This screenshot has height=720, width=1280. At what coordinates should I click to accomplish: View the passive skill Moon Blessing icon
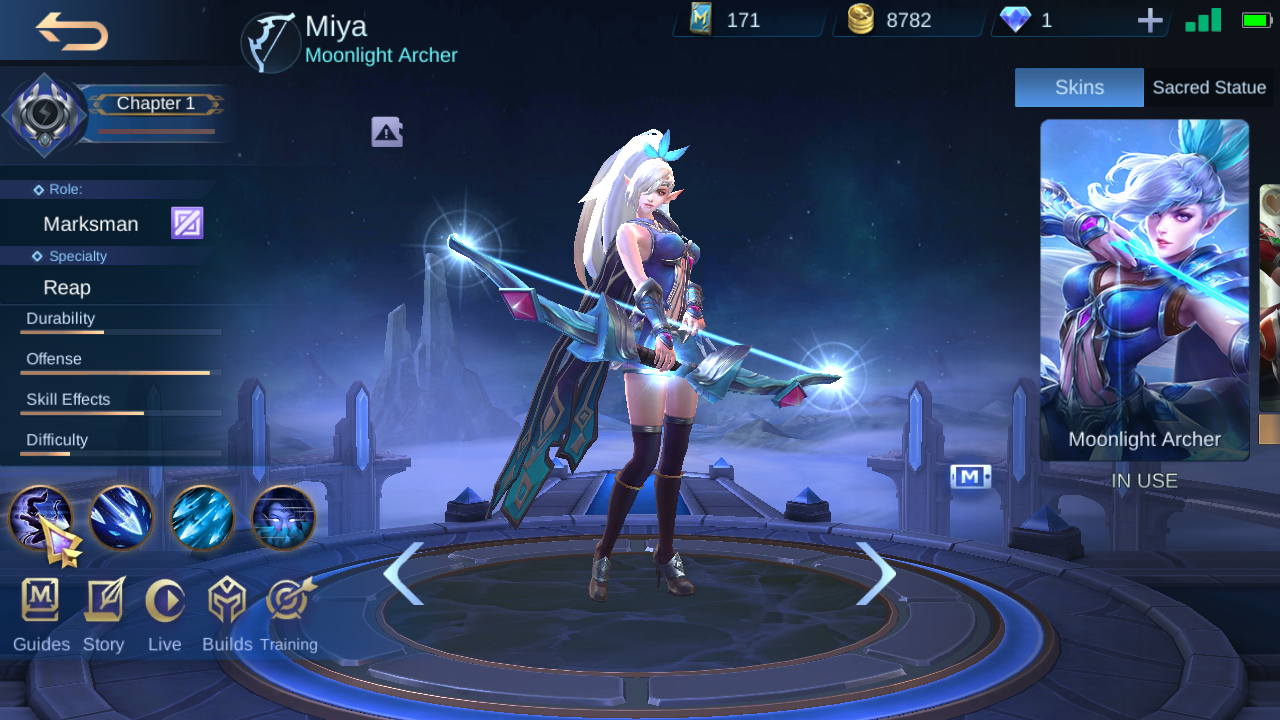tap(40, 518)
